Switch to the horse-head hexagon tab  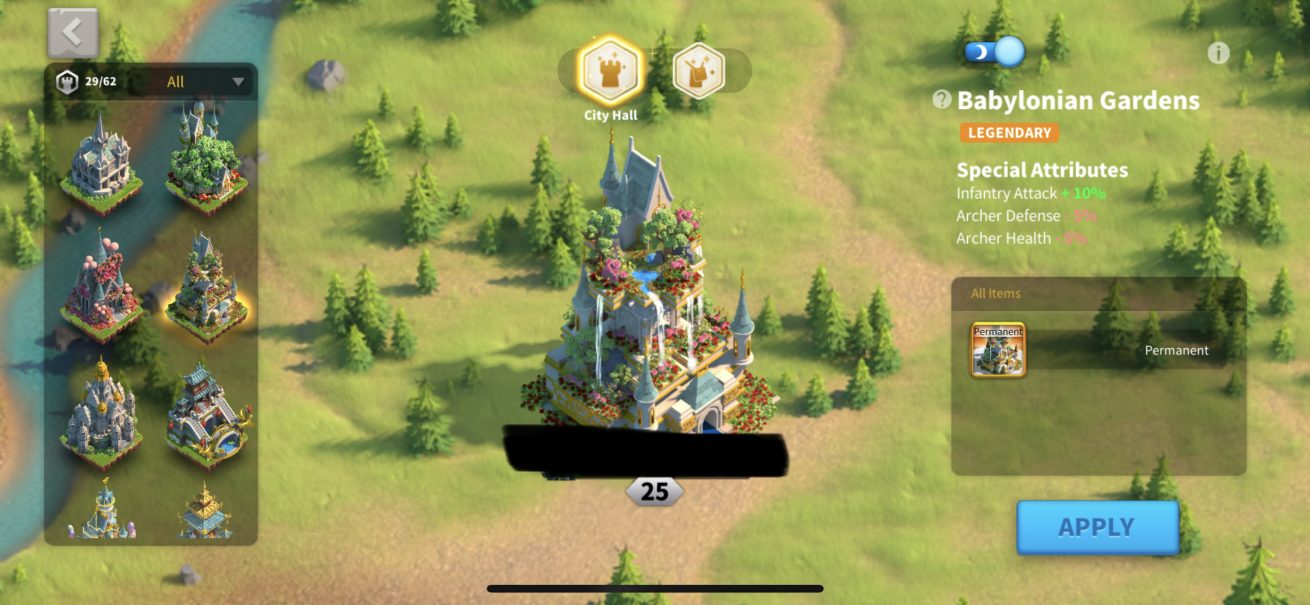point(698,71)
